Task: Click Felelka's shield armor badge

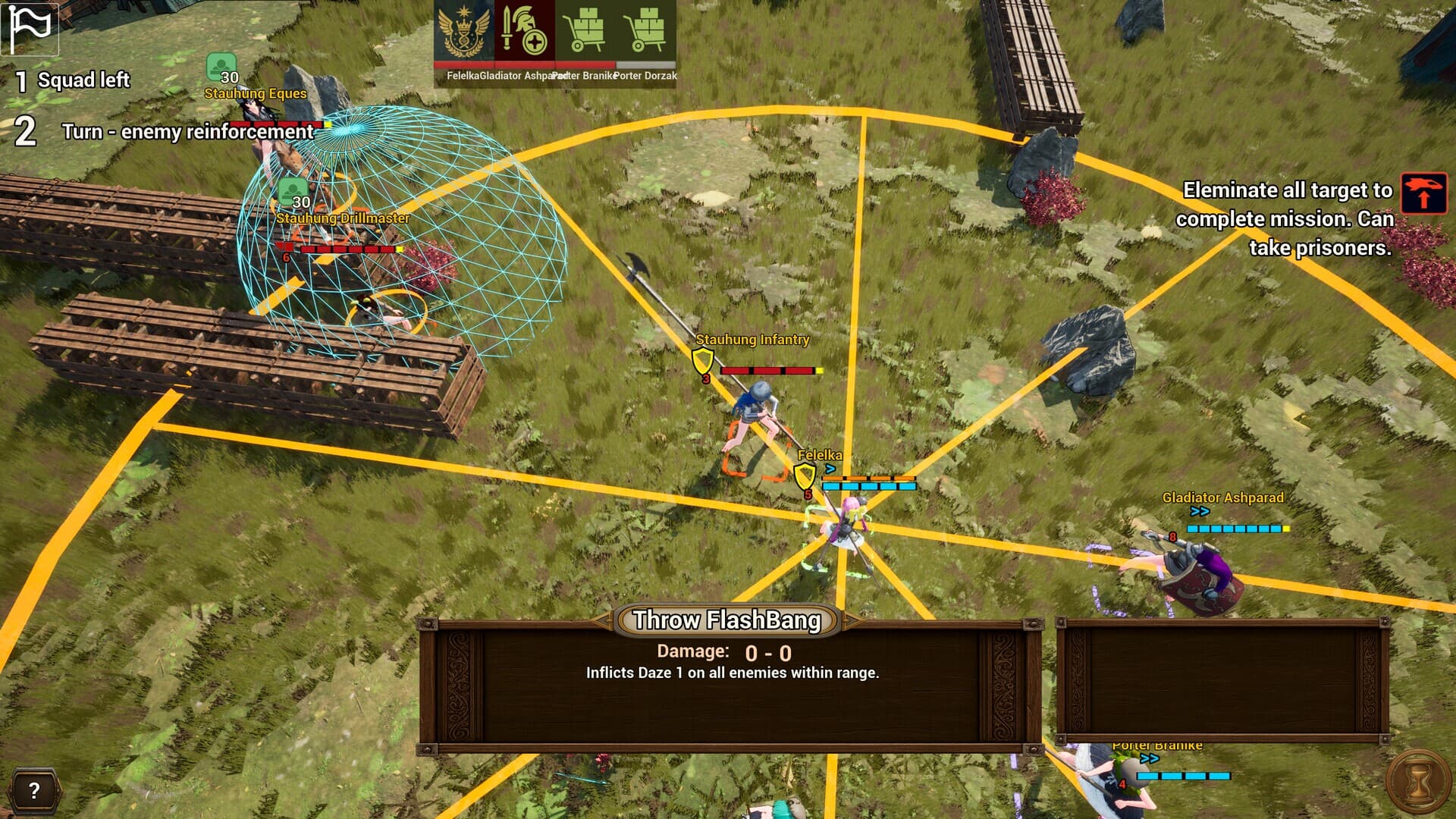Action: click(802, 476)
